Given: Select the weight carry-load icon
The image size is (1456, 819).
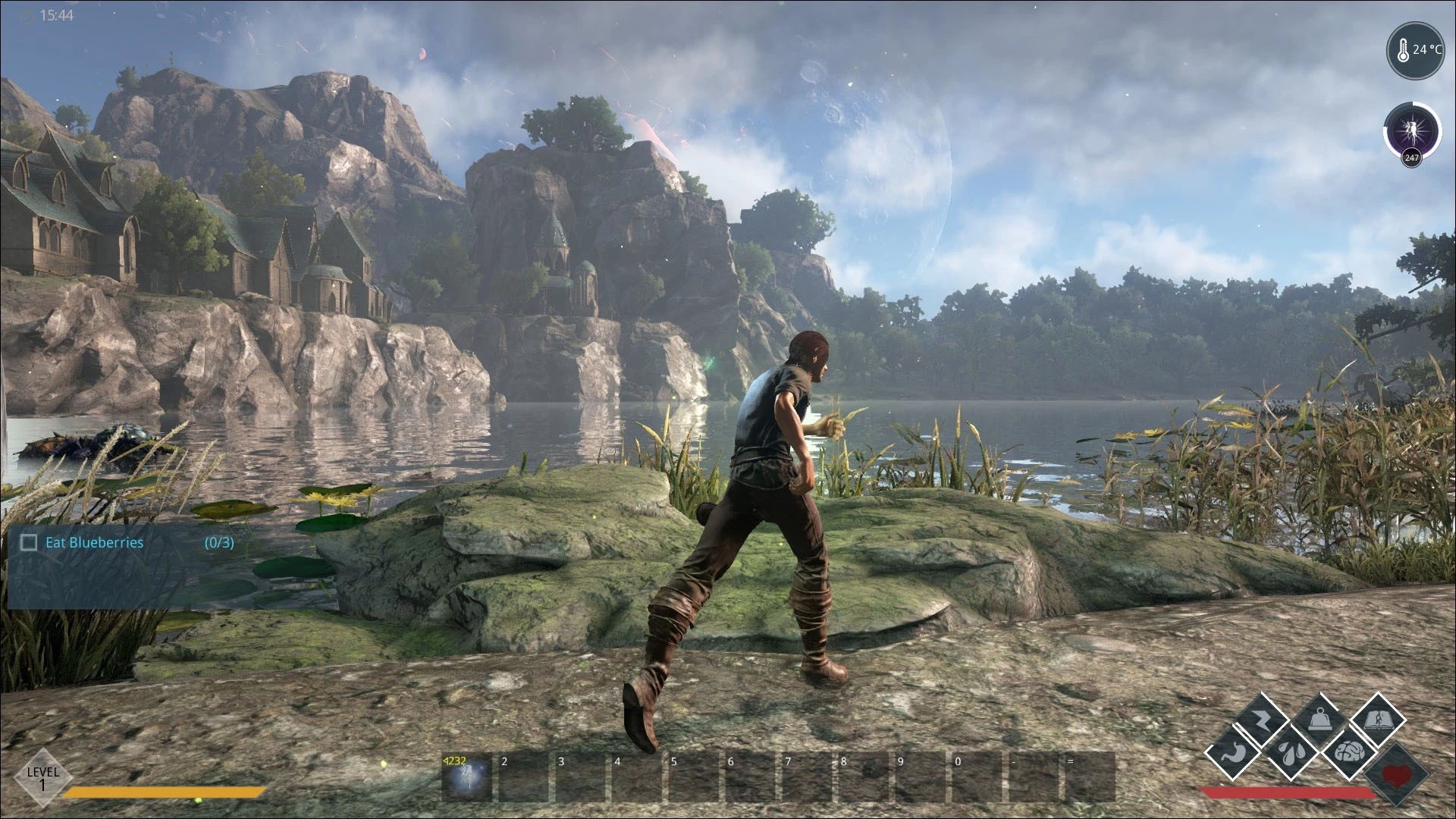Looking at the screenshot, I should [1320, 720].
